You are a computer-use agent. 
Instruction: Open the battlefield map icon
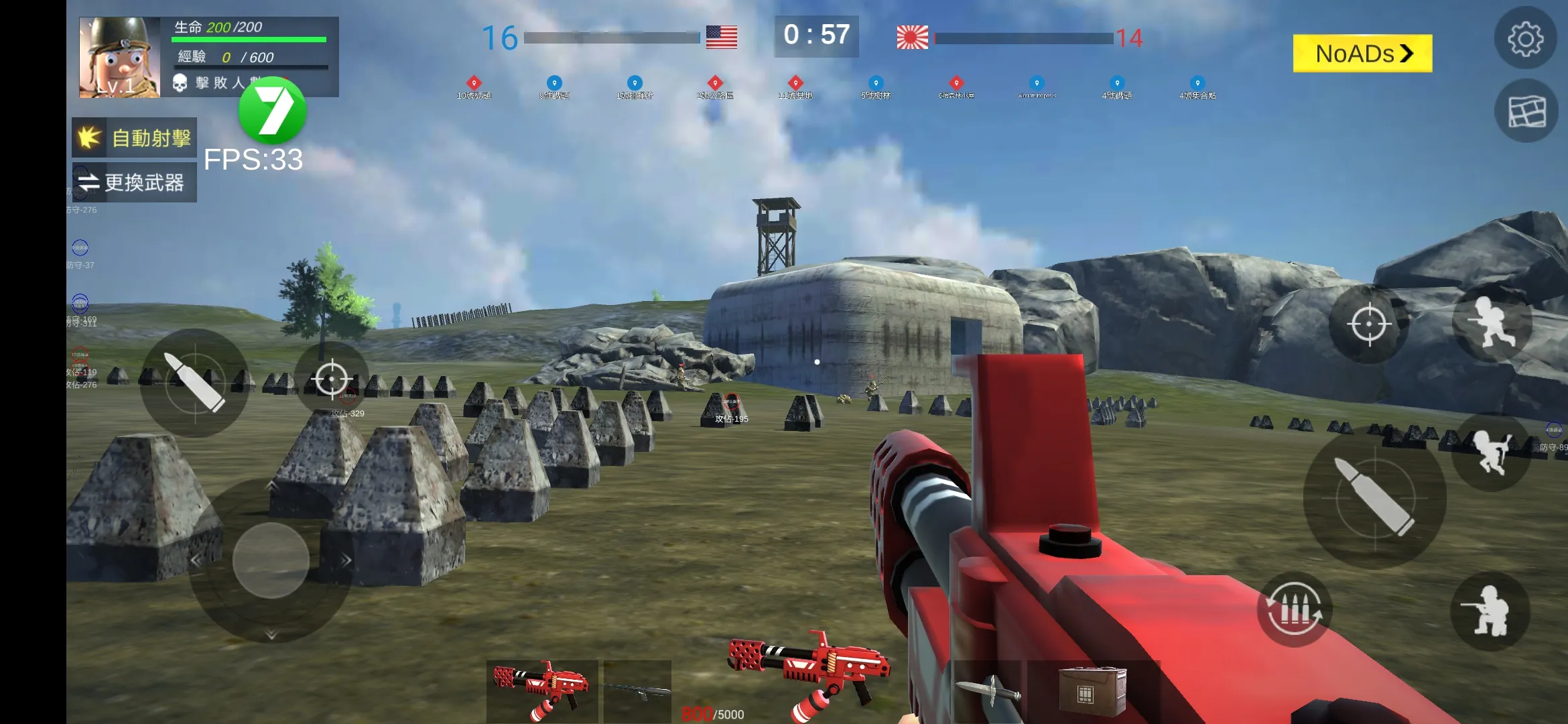pos(1526,111)
